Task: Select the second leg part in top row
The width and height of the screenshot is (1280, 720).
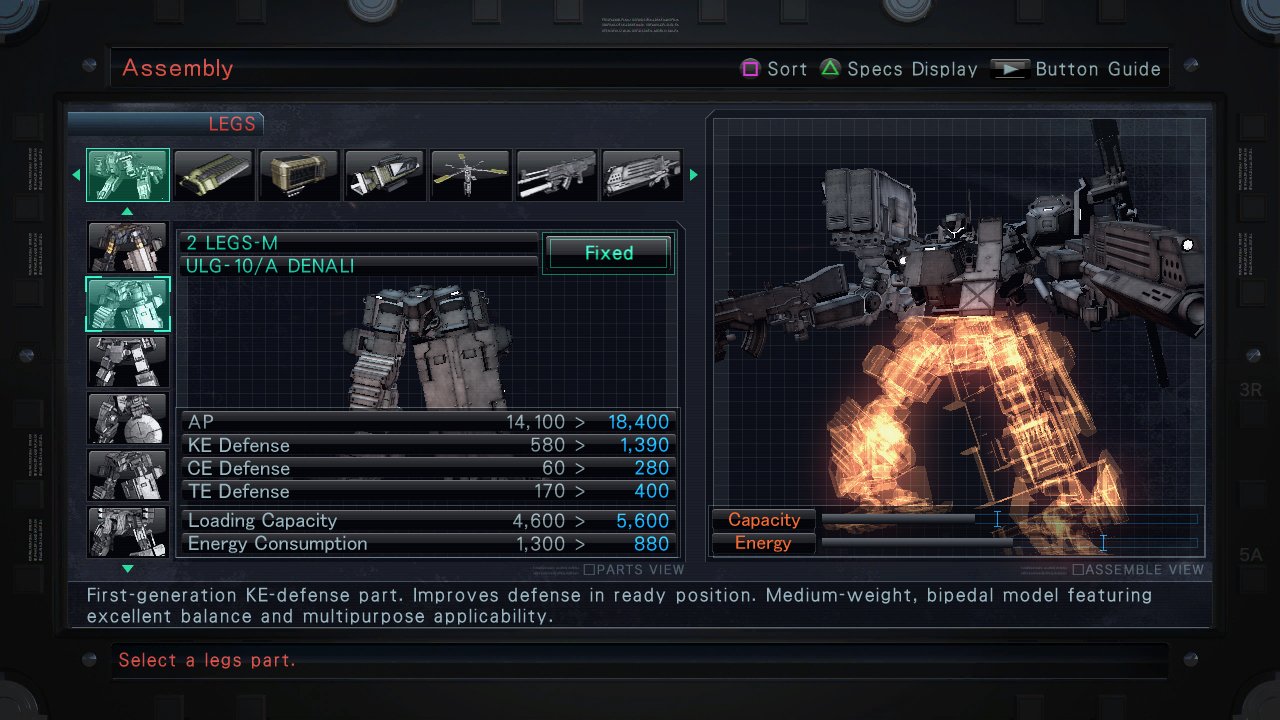Action: click(x=213, y=174)
